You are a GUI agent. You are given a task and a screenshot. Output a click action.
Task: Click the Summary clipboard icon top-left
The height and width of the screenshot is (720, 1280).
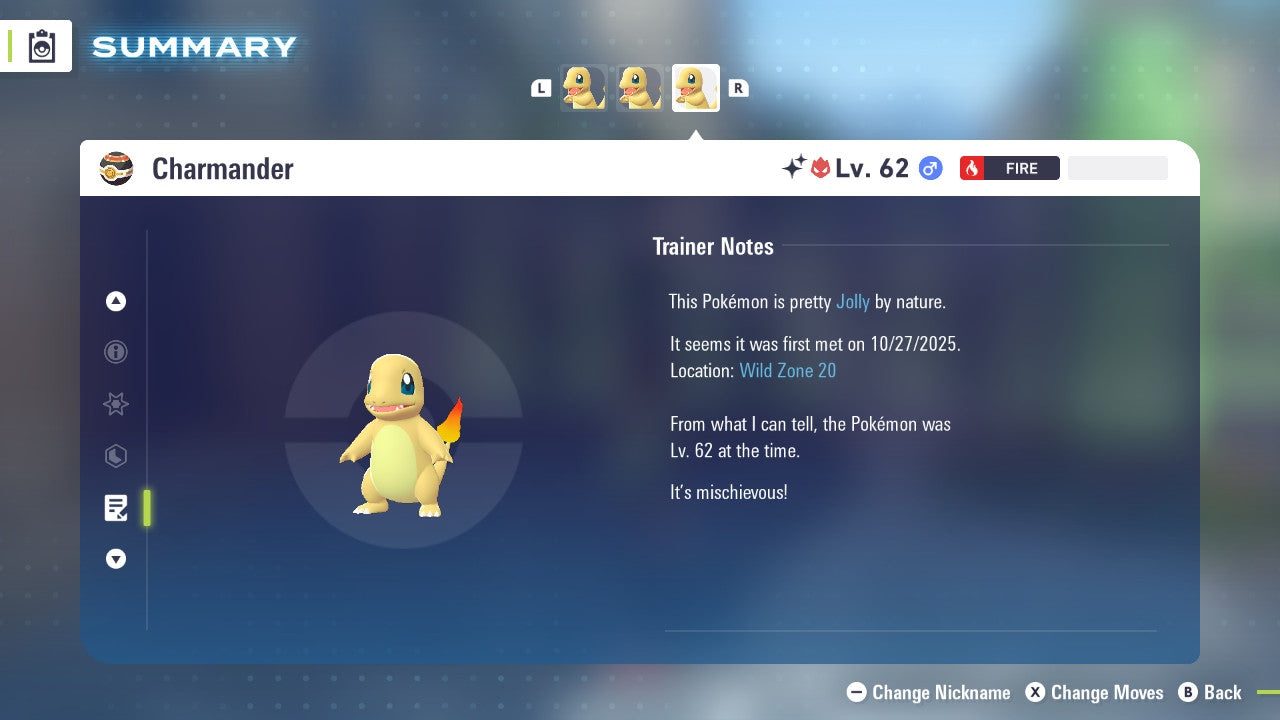[41, 46]
